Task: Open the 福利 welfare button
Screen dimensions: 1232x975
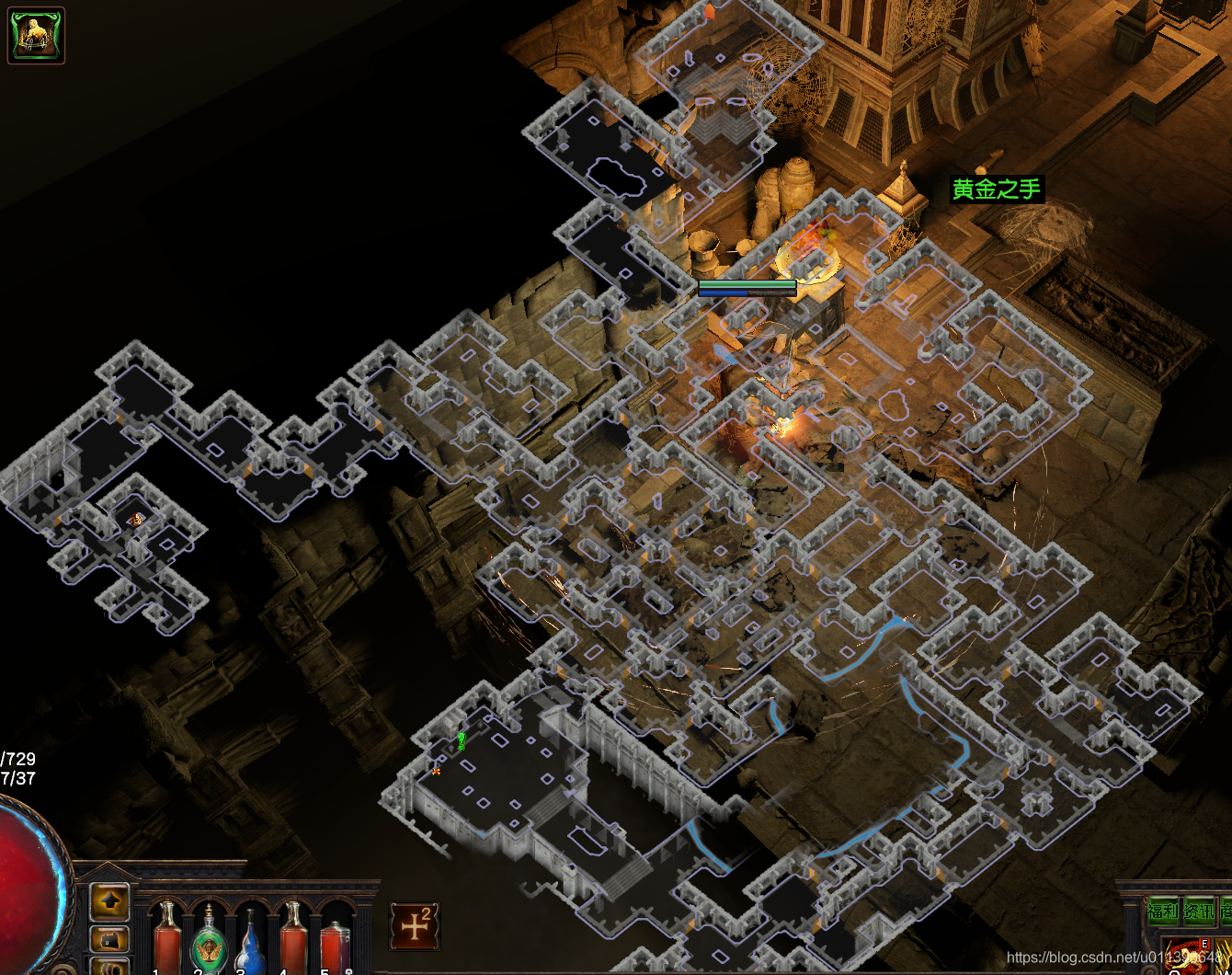Action: click(x=1162, y=912)
